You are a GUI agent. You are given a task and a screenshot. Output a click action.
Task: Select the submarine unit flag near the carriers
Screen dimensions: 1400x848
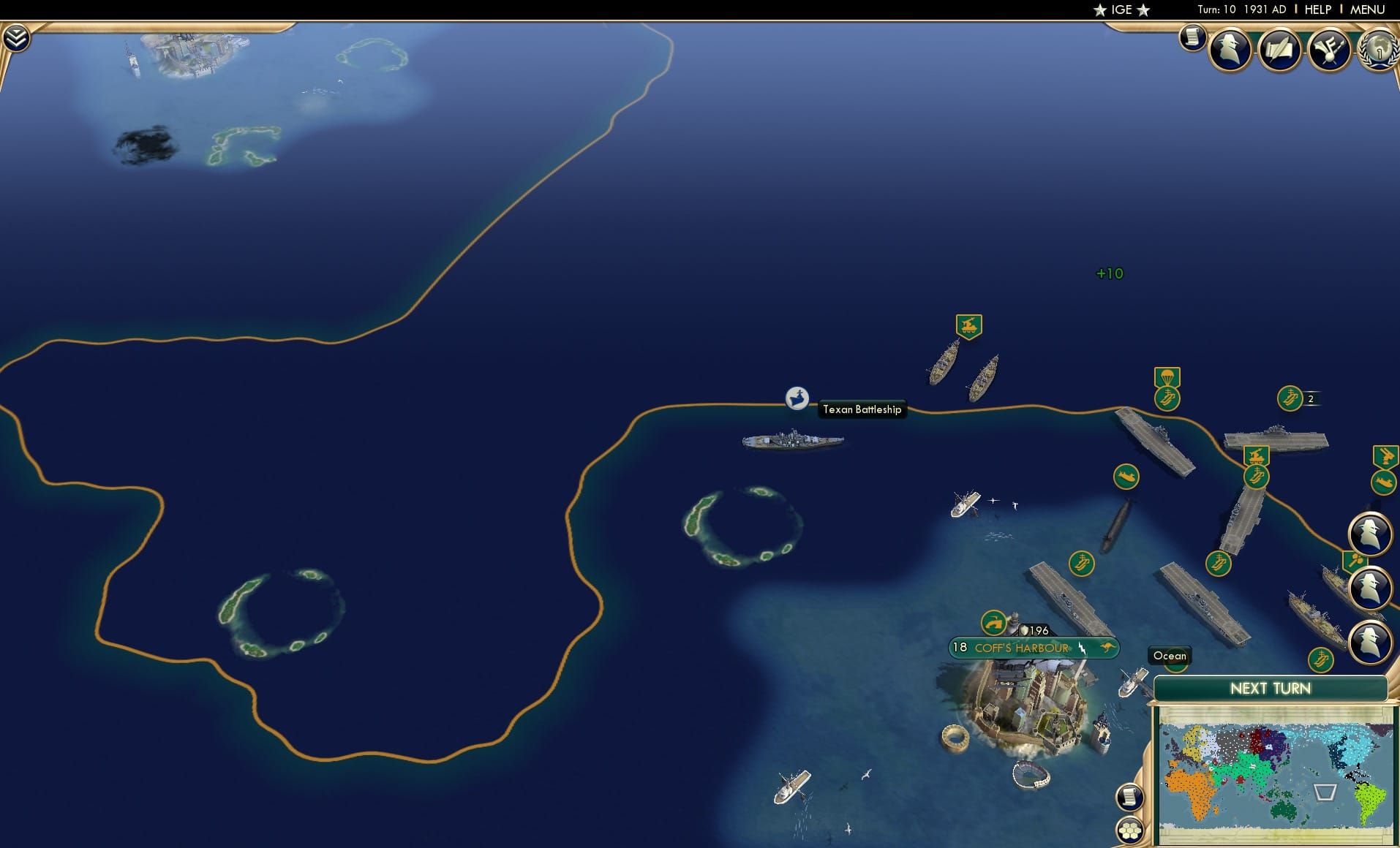click(x=1125, y=476)
